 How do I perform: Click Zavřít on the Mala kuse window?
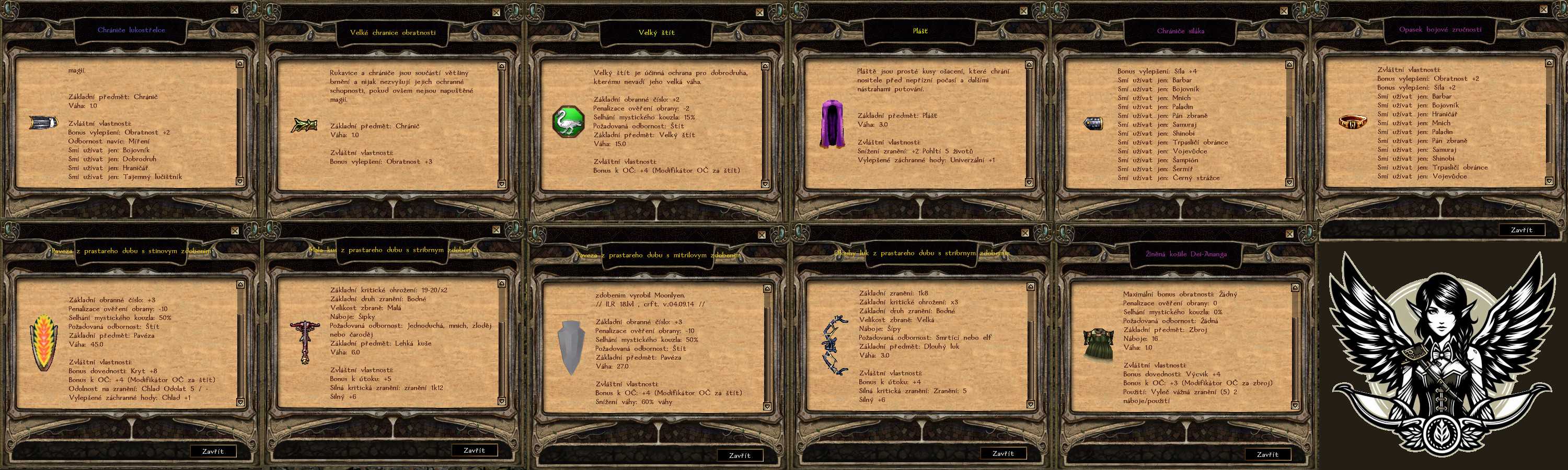coord(474,451)
